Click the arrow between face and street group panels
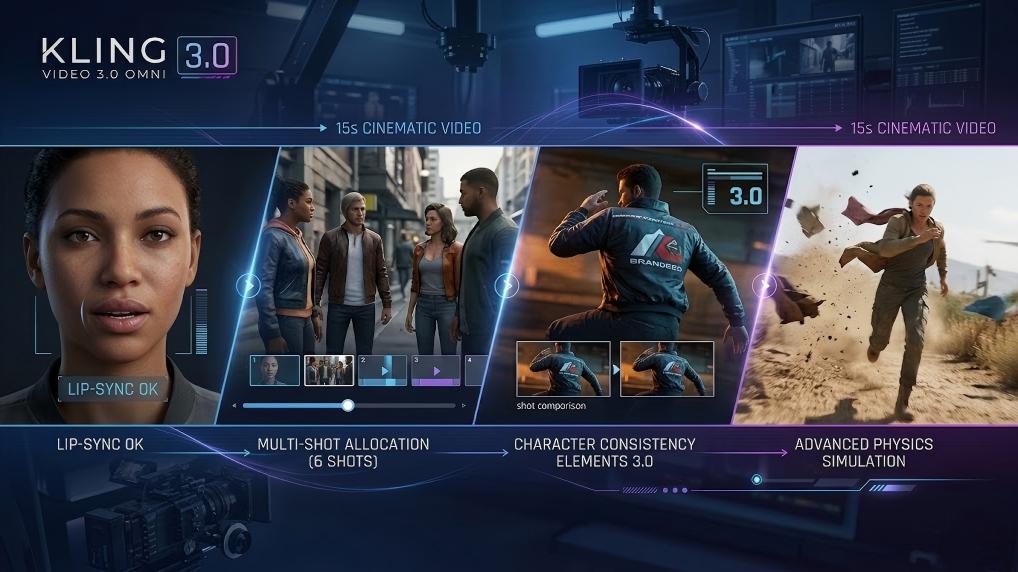This screenshot has width=1018, height=572. [247, 286]
